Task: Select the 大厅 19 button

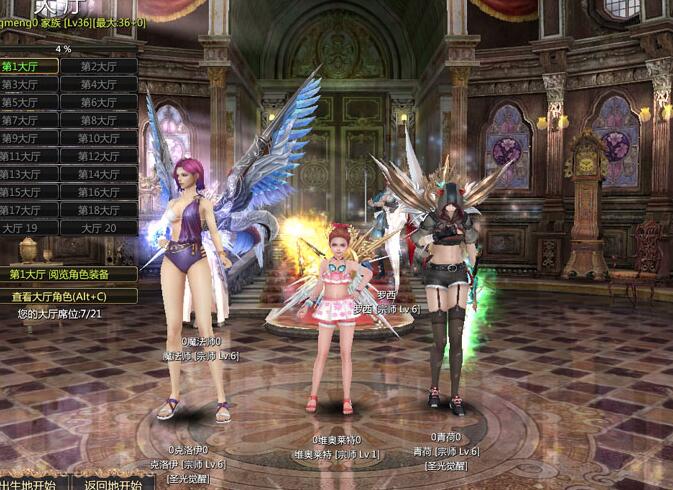Action: [x=28, y=228]
